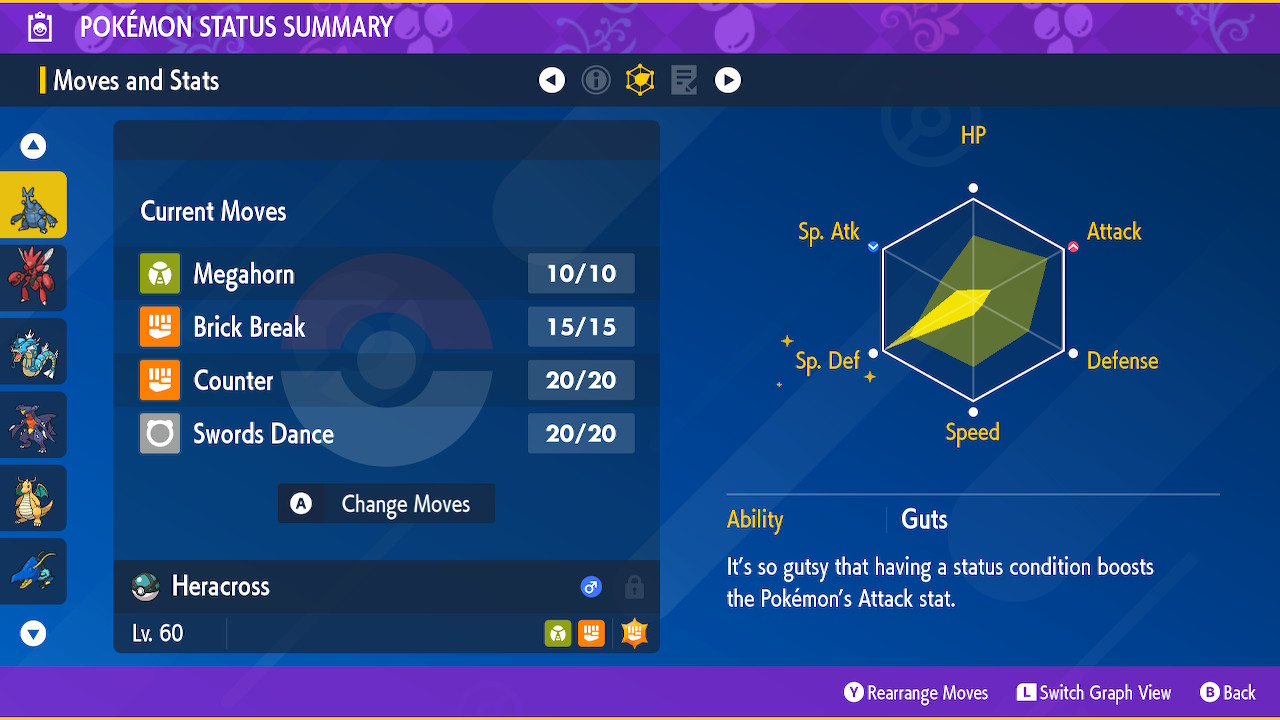This screenshot has height=720, width=1280.
Task: Select the stats hexagon icon in top toolbar
Action: coord(640,80)
